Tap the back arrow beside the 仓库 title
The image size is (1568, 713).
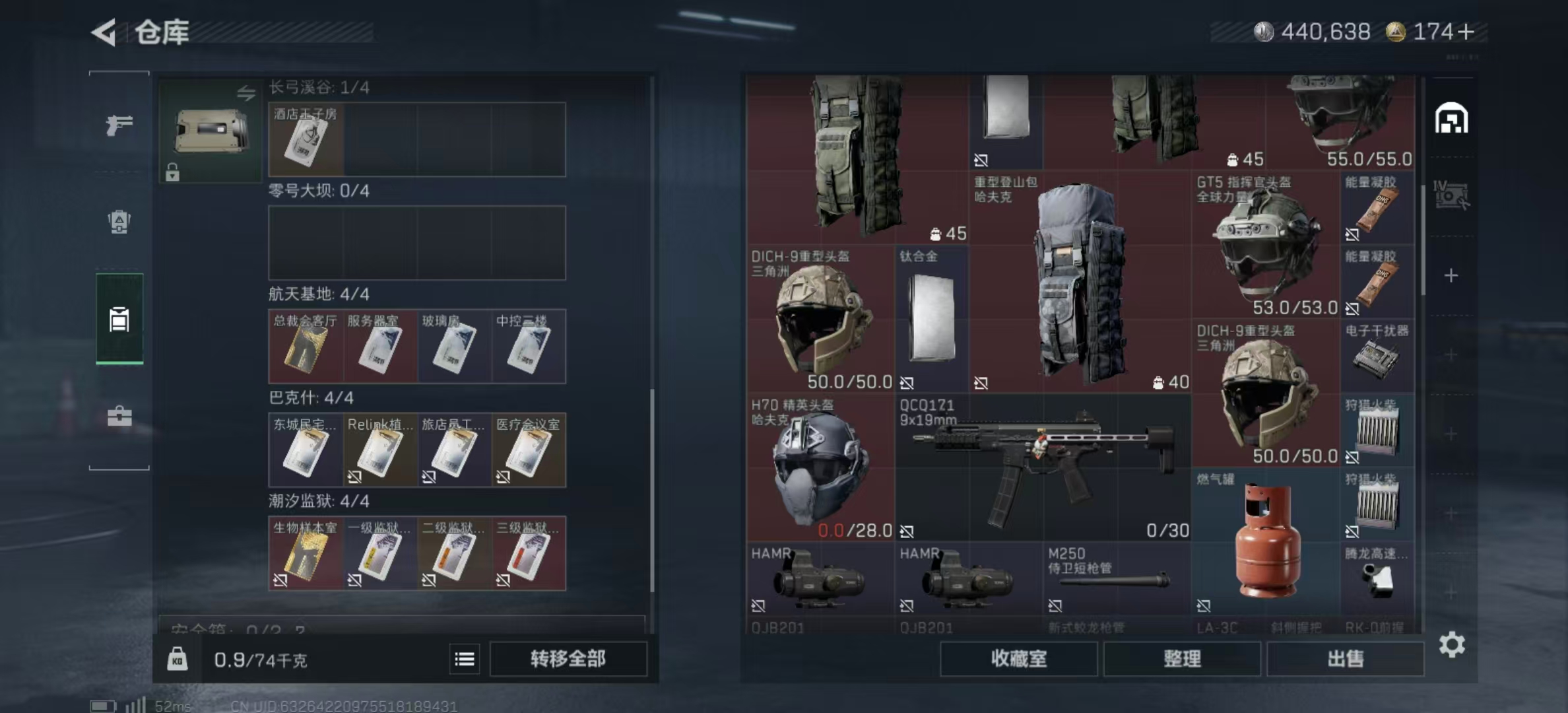102,30
